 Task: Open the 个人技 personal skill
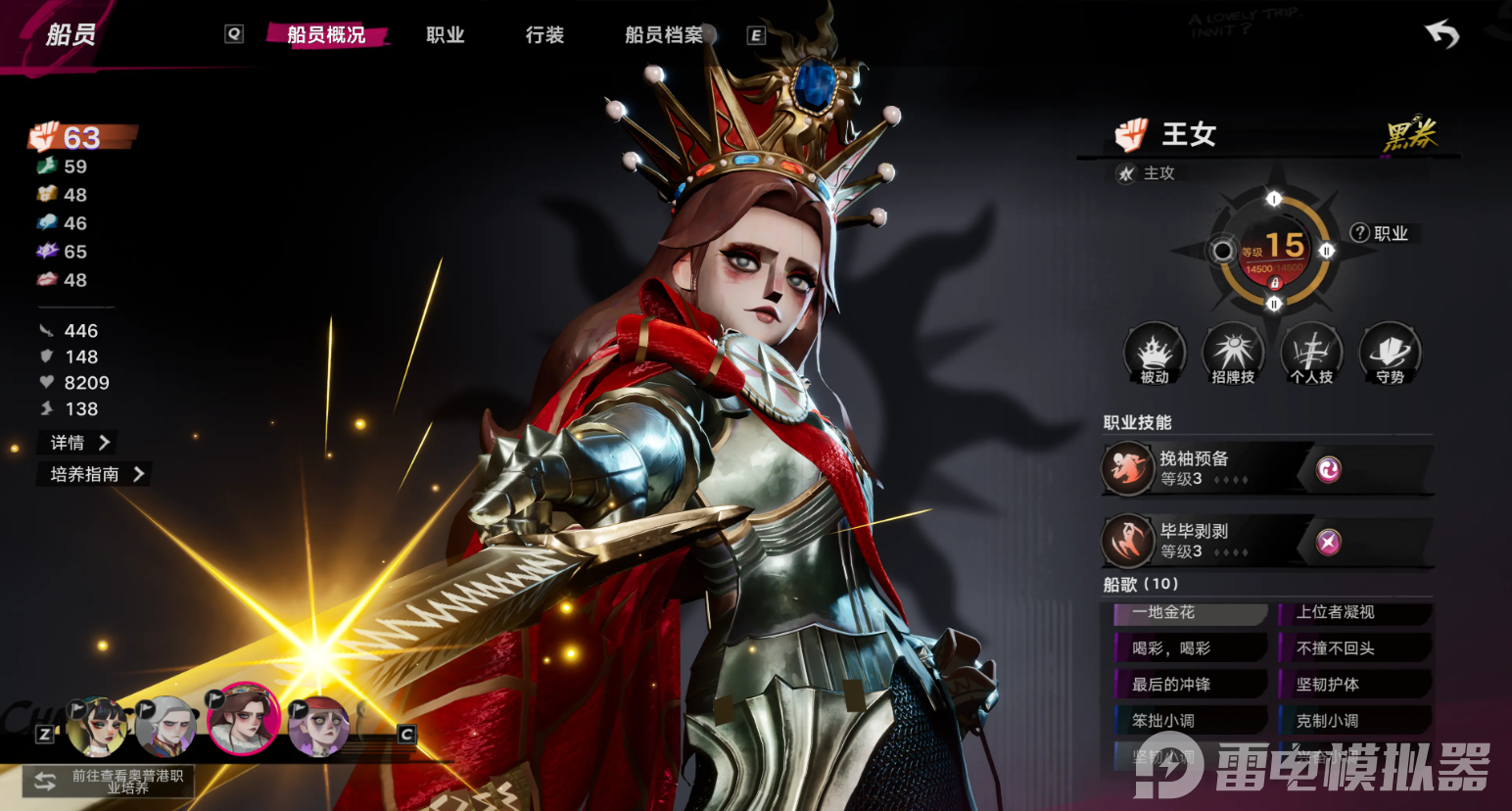(1311, 354)
